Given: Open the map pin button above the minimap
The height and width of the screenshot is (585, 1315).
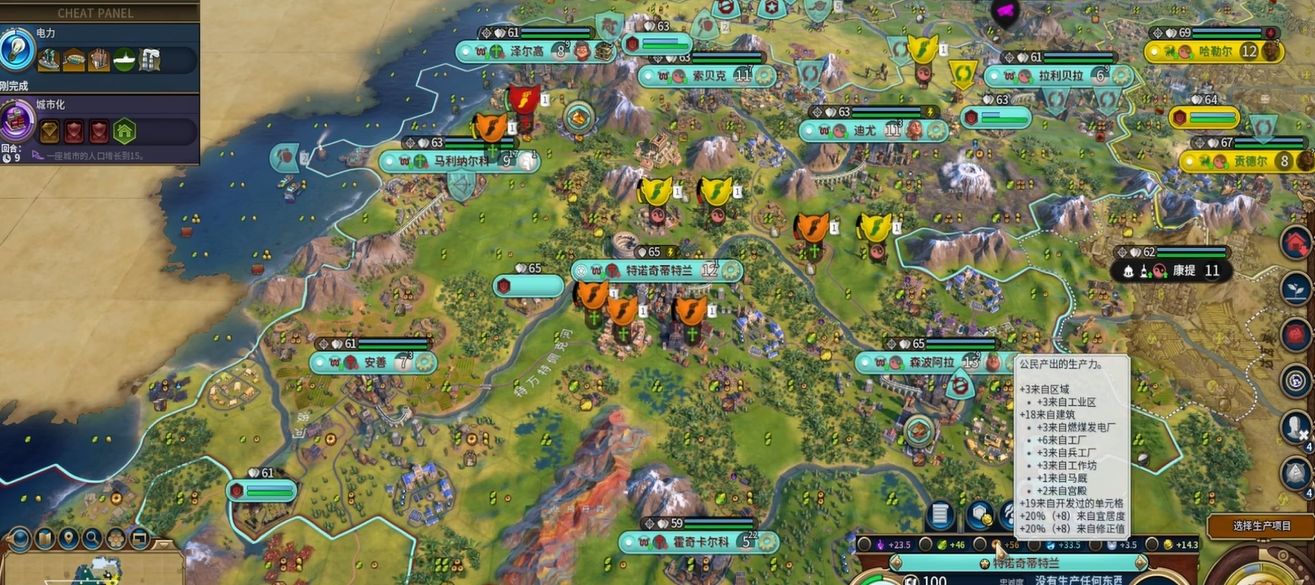Looking at the screenshot, I should [69, 540].
